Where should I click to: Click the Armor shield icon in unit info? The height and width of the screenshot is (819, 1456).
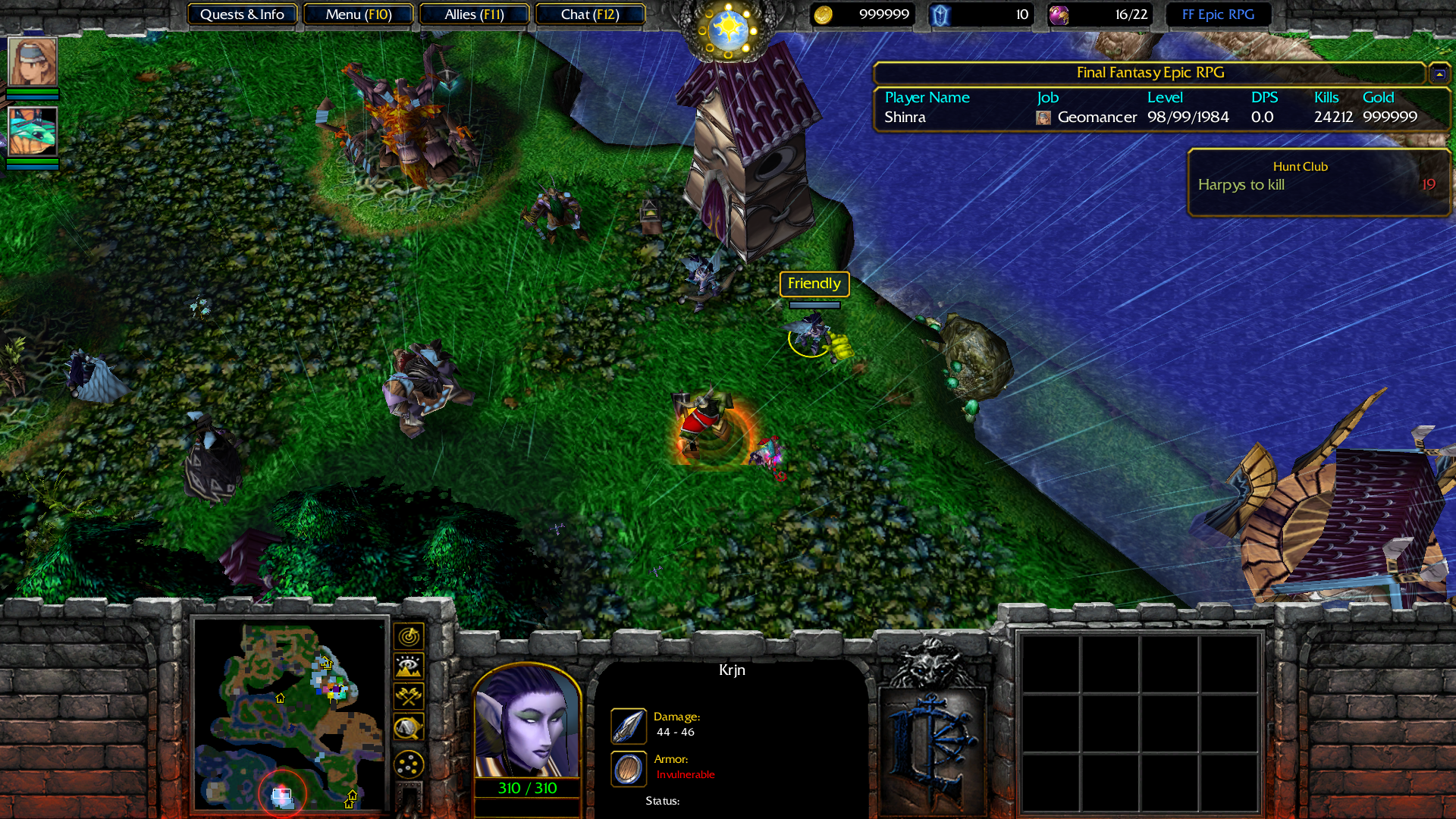(x=628, y=768)
